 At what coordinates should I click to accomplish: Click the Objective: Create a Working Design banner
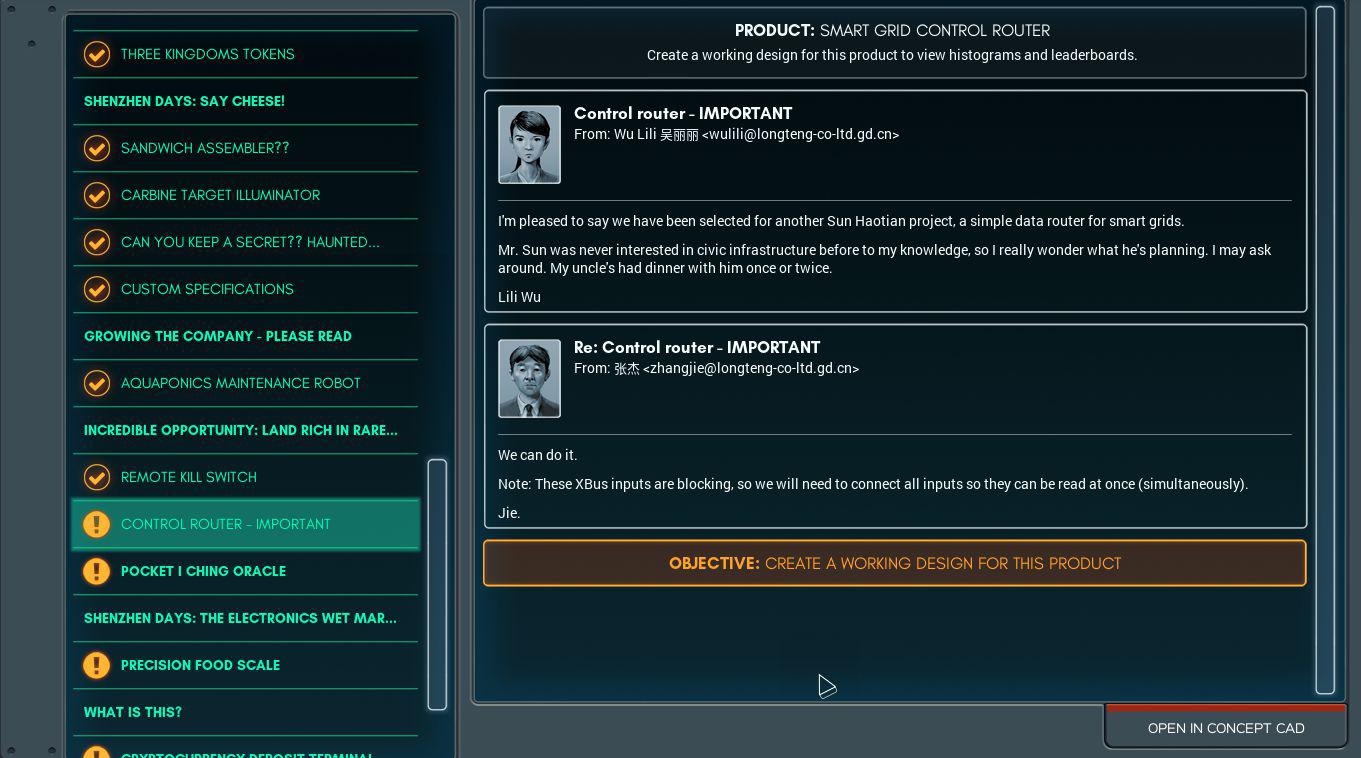tap(894, 563)
